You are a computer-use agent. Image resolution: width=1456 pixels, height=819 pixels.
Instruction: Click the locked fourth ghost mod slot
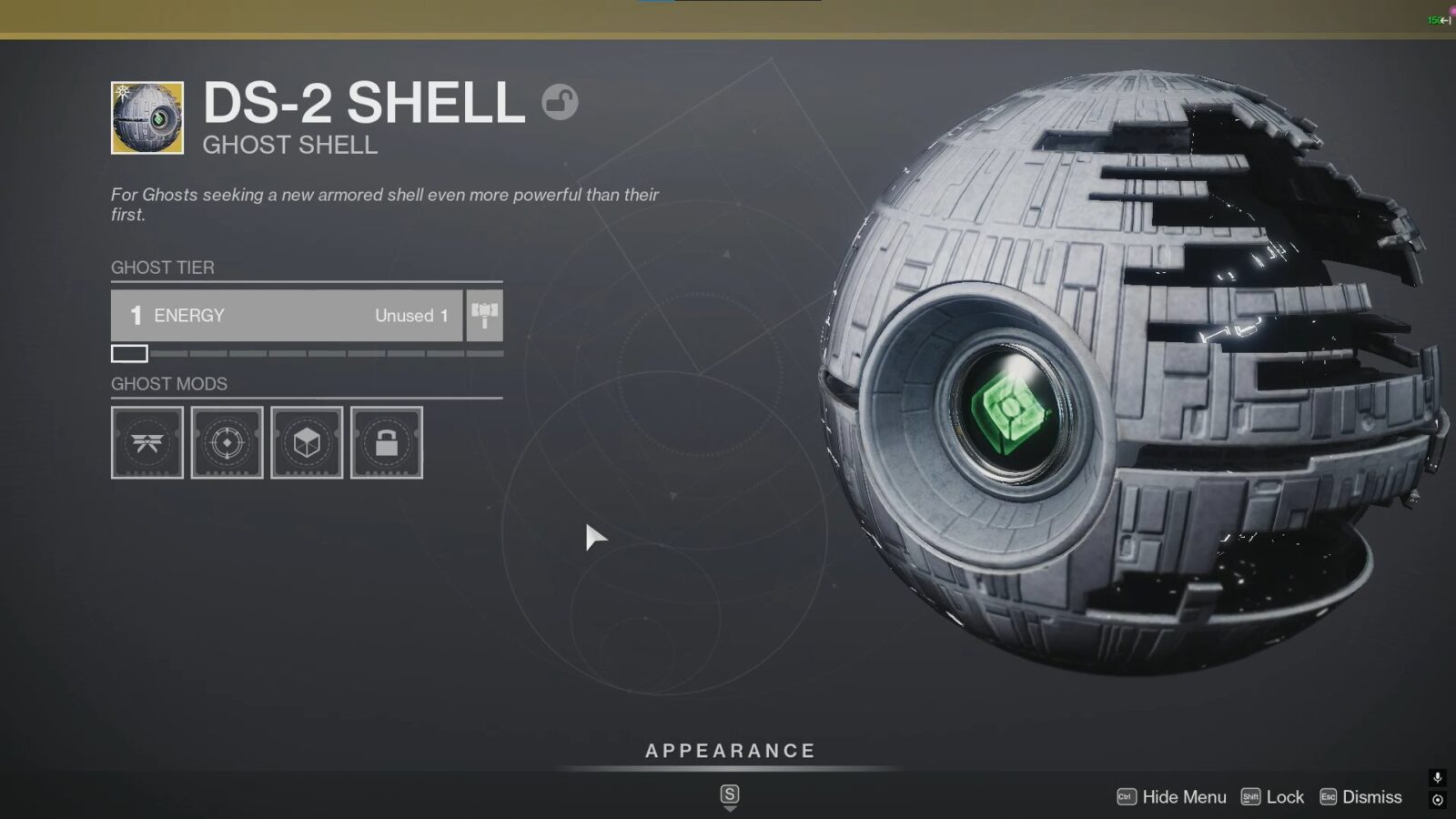click(386, 443)
